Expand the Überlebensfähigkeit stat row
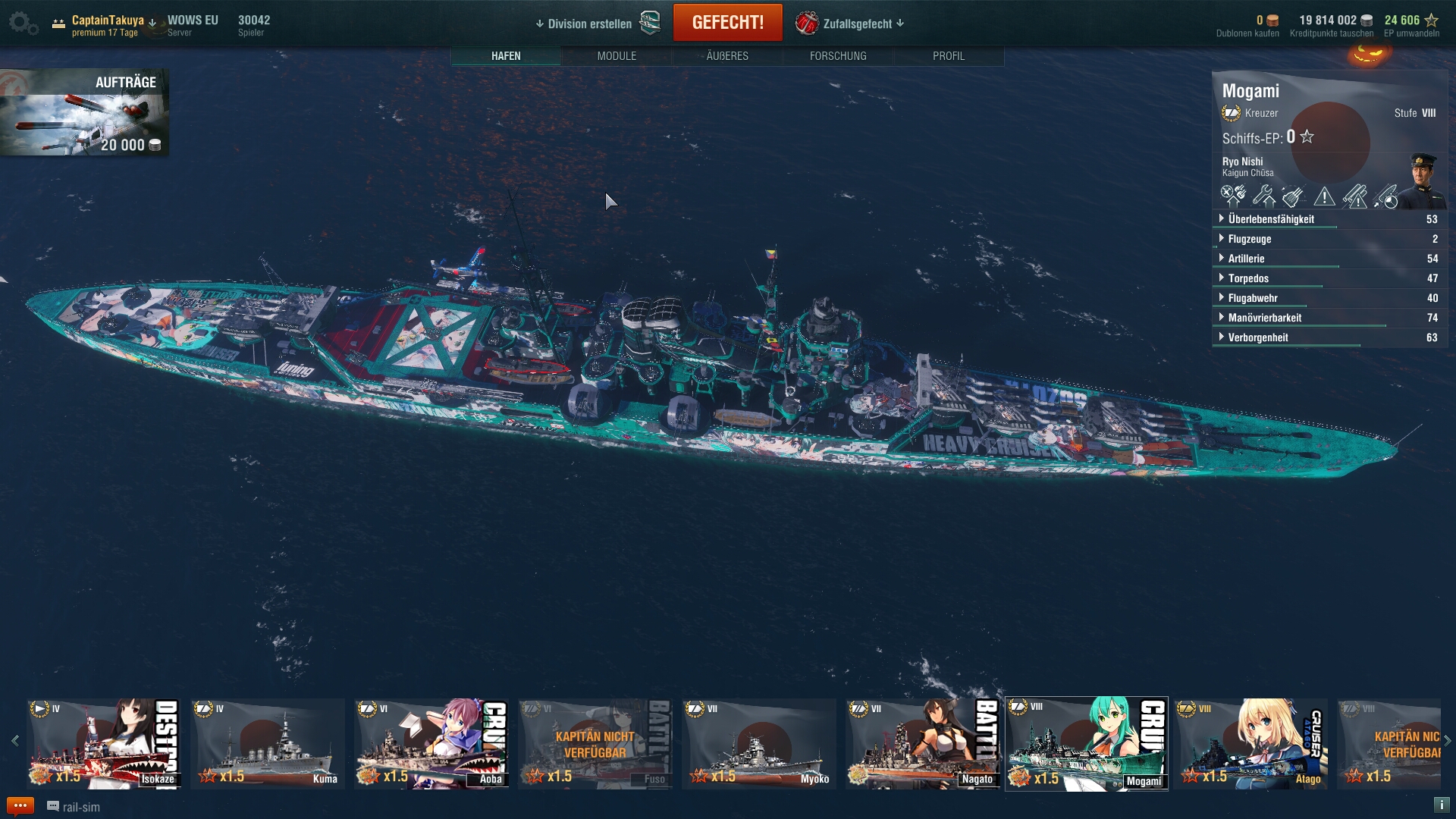1456x819 pixels. point(1271,219)
